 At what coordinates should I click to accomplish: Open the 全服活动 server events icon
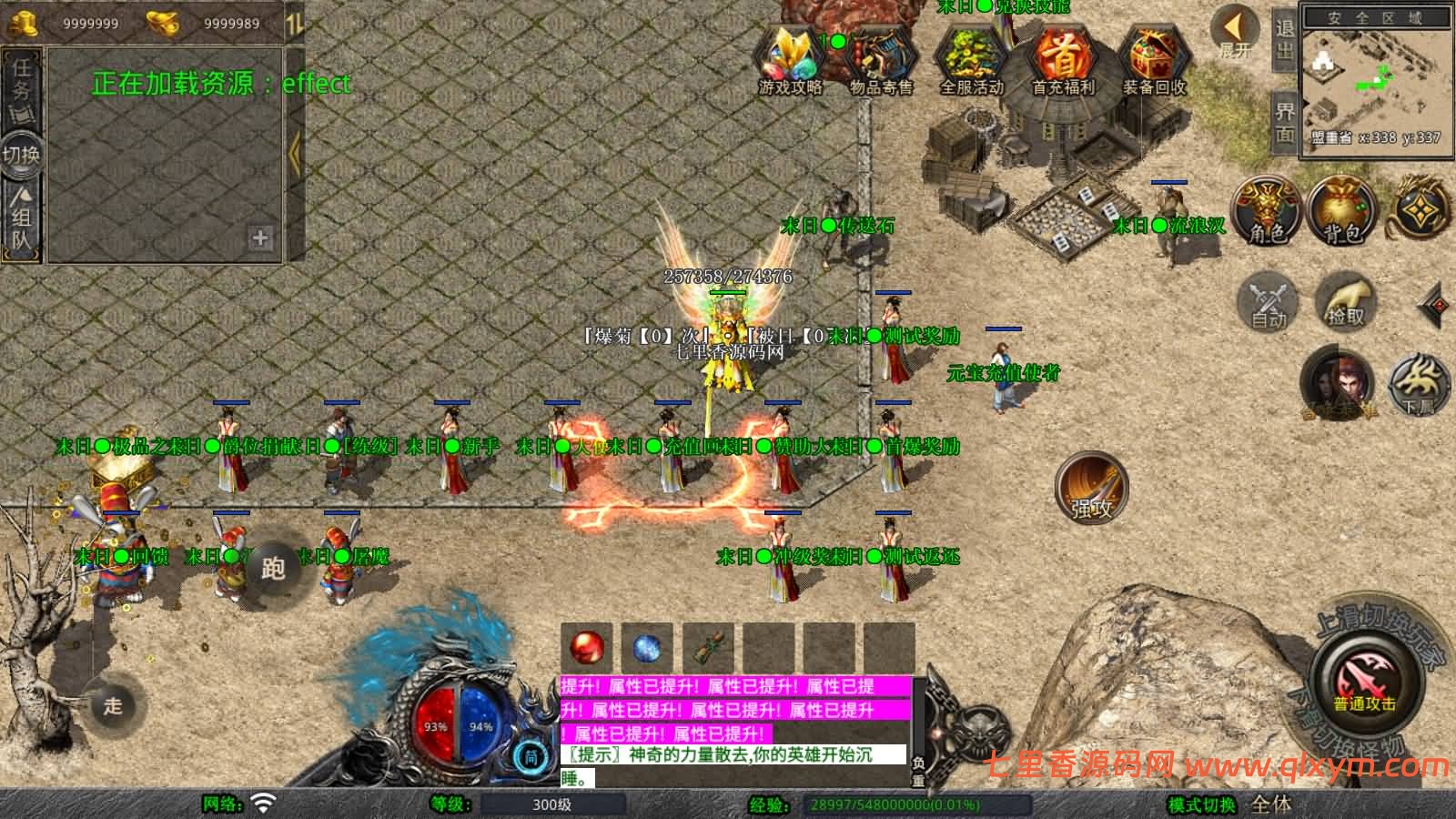971,60
